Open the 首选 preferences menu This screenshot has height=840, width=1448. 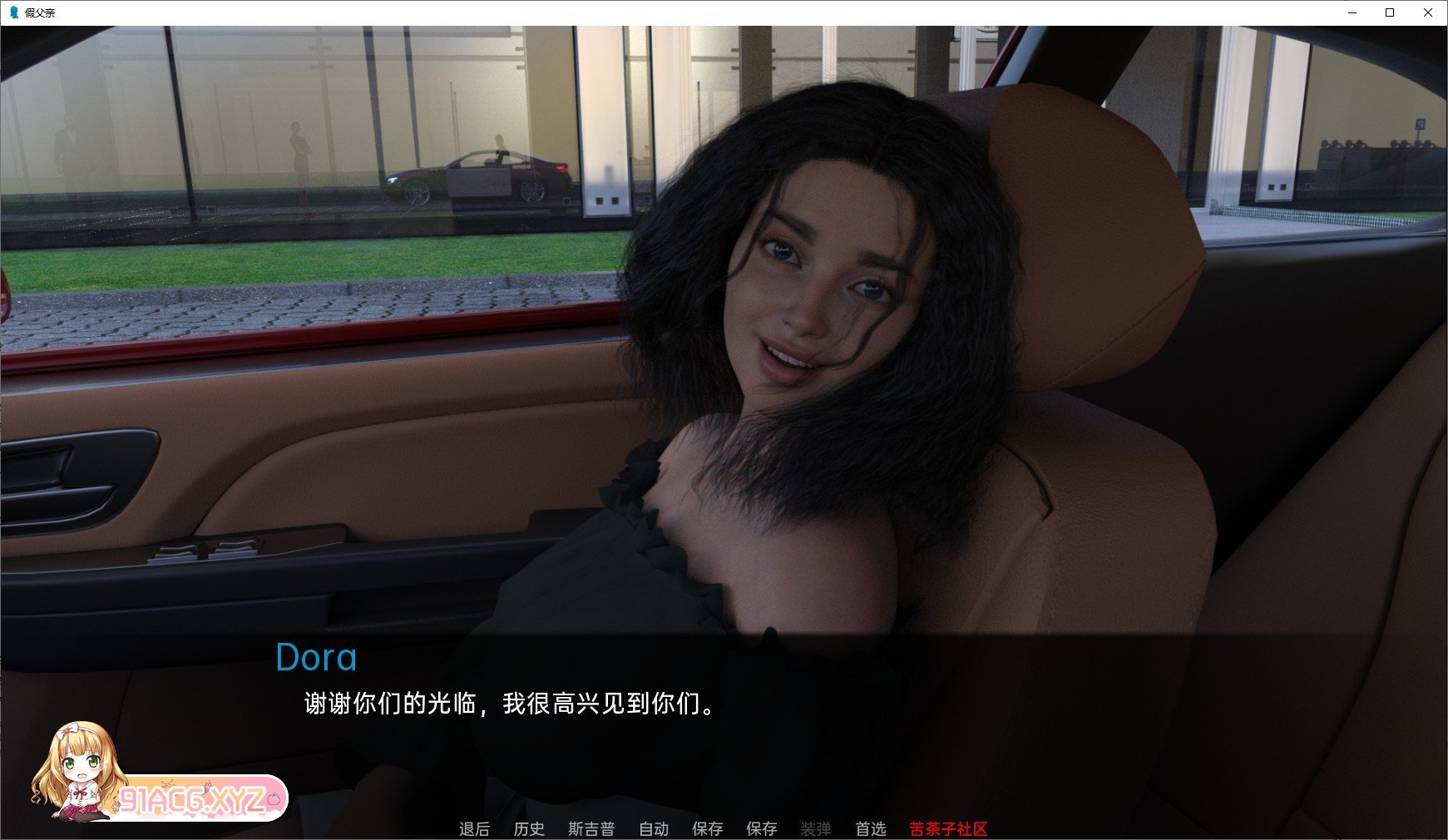click(871, 828)
